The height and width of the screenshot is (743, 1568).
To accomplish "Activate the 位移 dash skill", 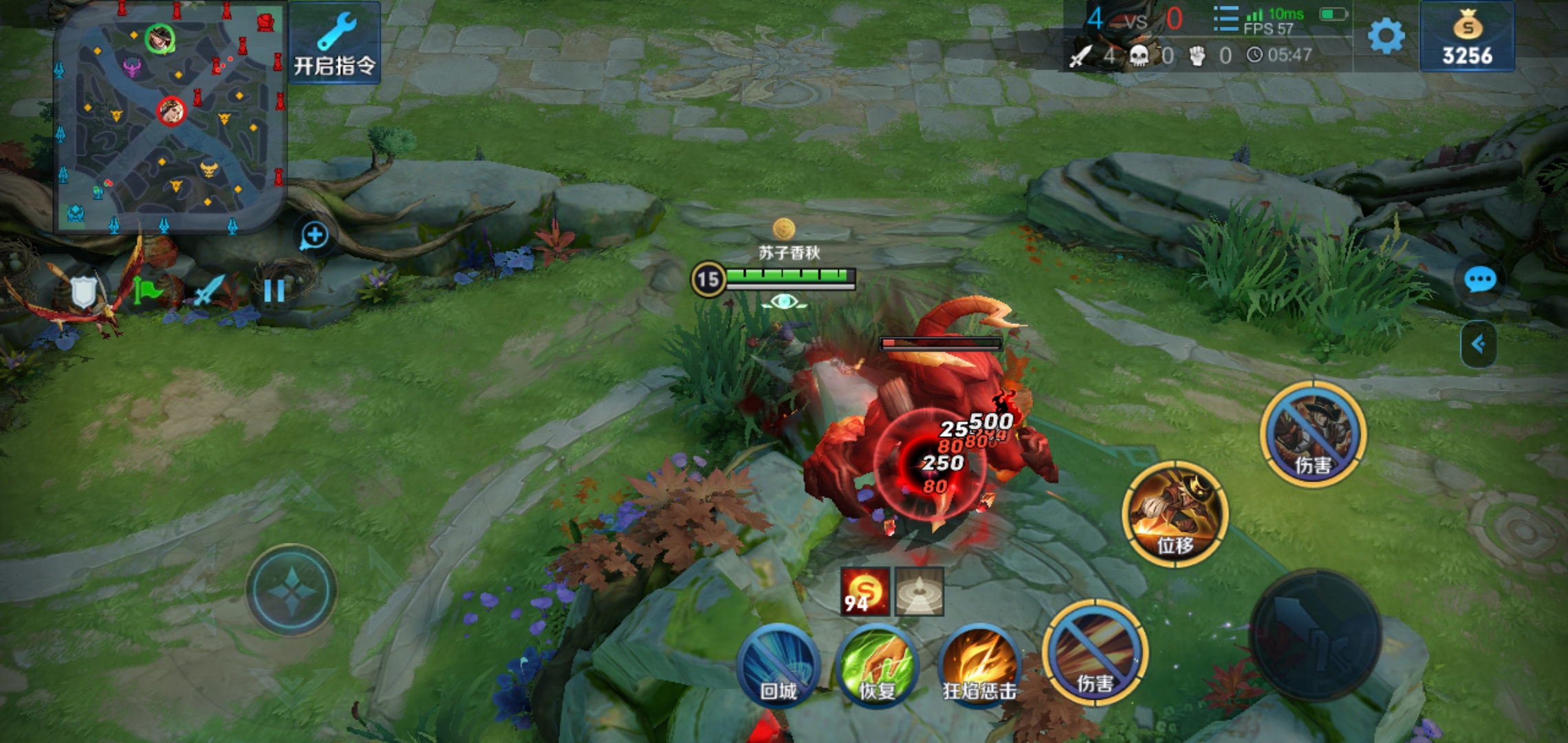I will point(1175,515).
